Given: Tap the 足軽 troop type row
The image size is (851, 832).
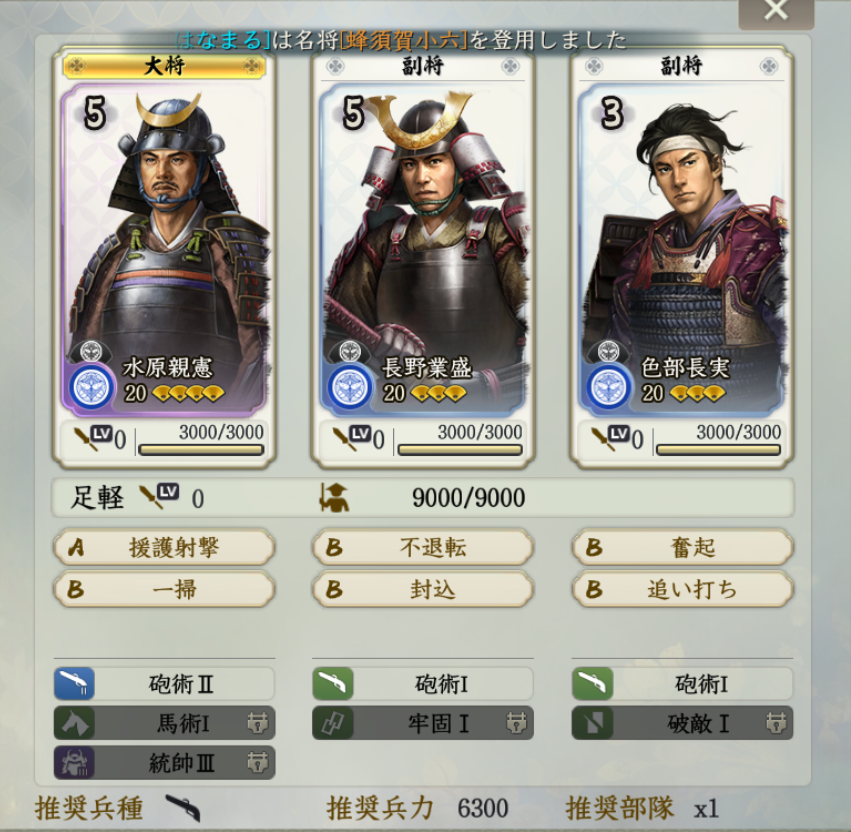Looking at the screenshot, I should coord(423,497).
